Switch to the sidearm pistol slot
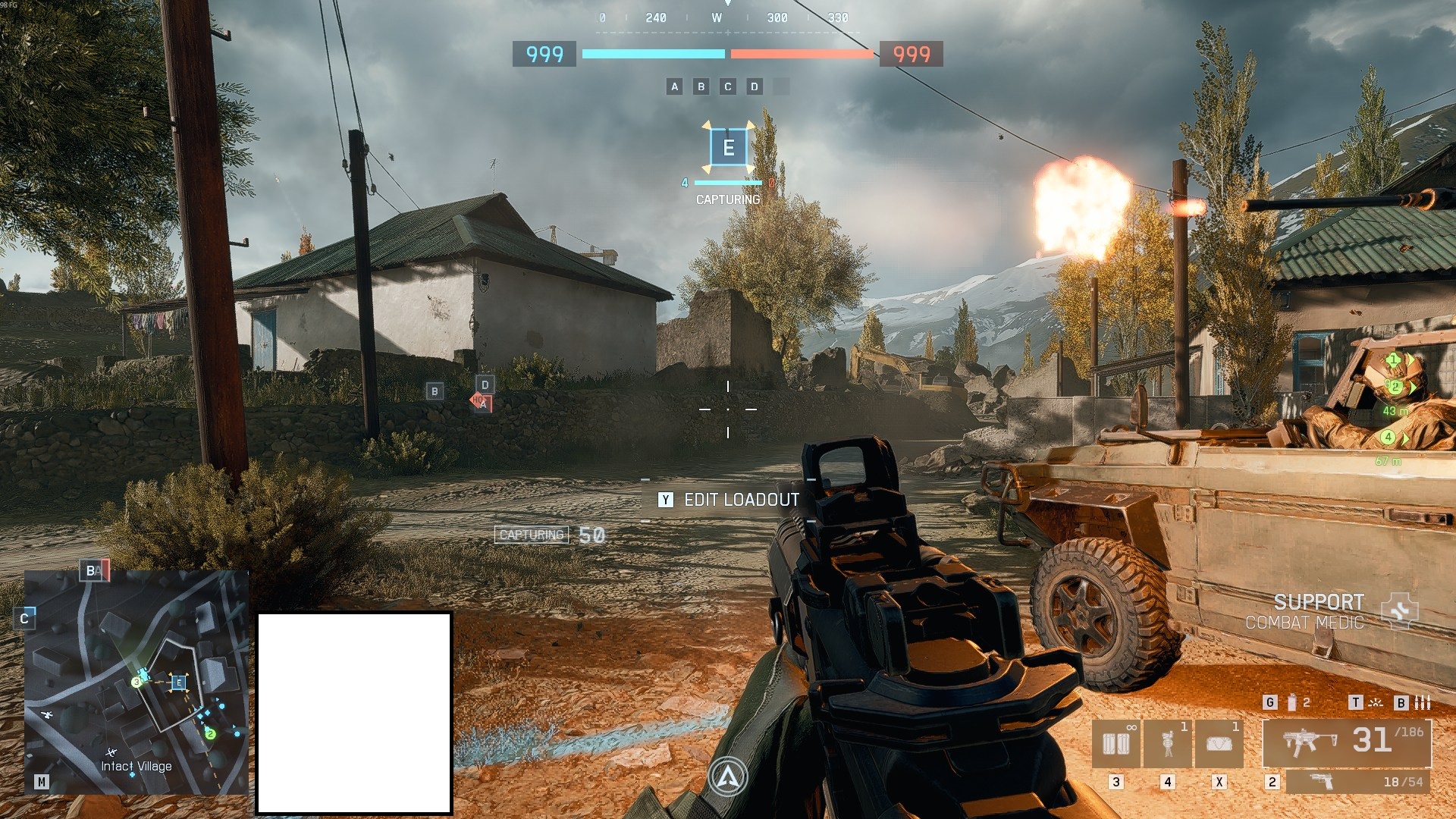 pos(1357,782)
